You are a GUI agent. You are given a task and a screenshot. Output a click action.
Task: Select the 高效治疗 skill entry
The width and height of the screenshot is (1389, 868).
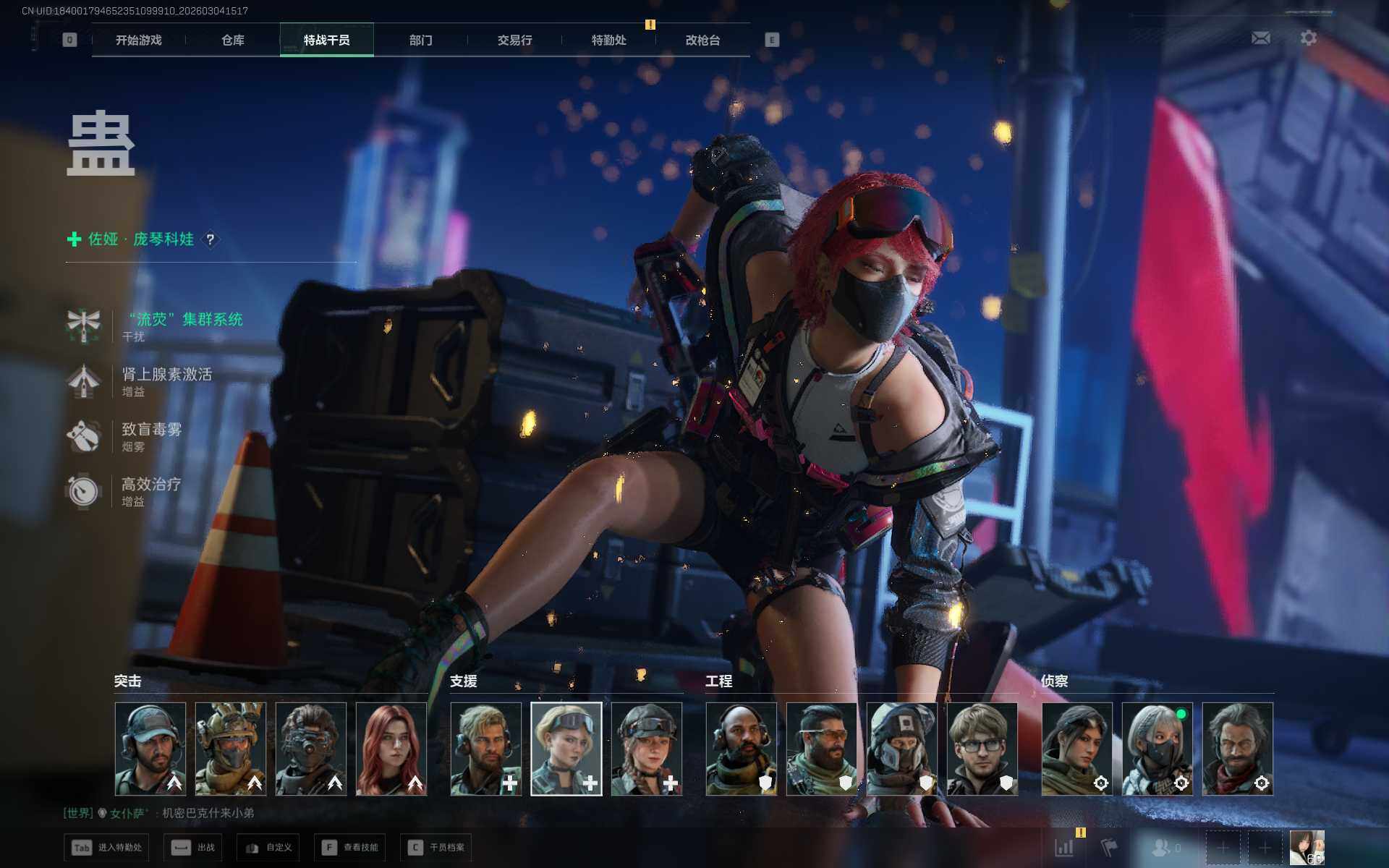(x=151, y=485)
